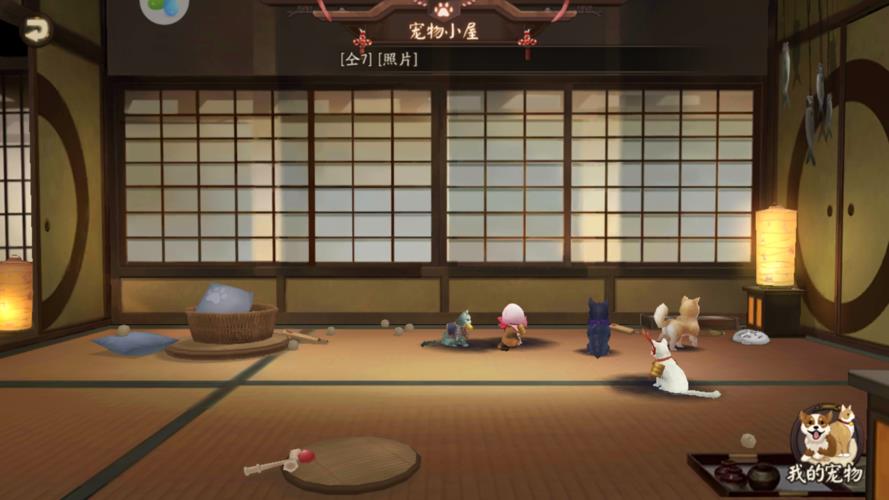The height and width of the screenshot is (500, 889).
Task: Go back with the return arrow button
Action: [36, 30]
